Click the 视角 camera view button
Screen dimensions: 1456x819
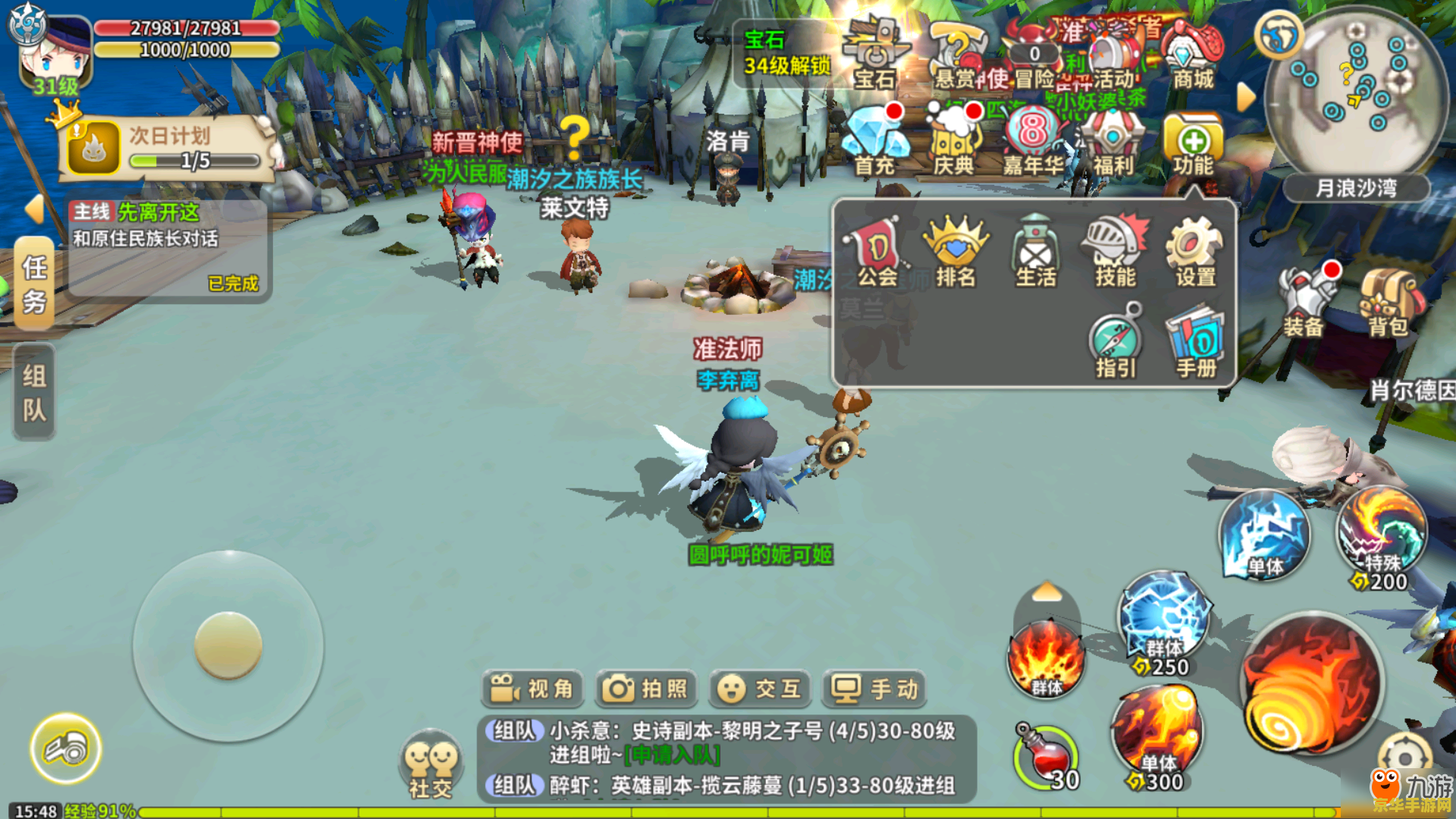tap(532, 689)
